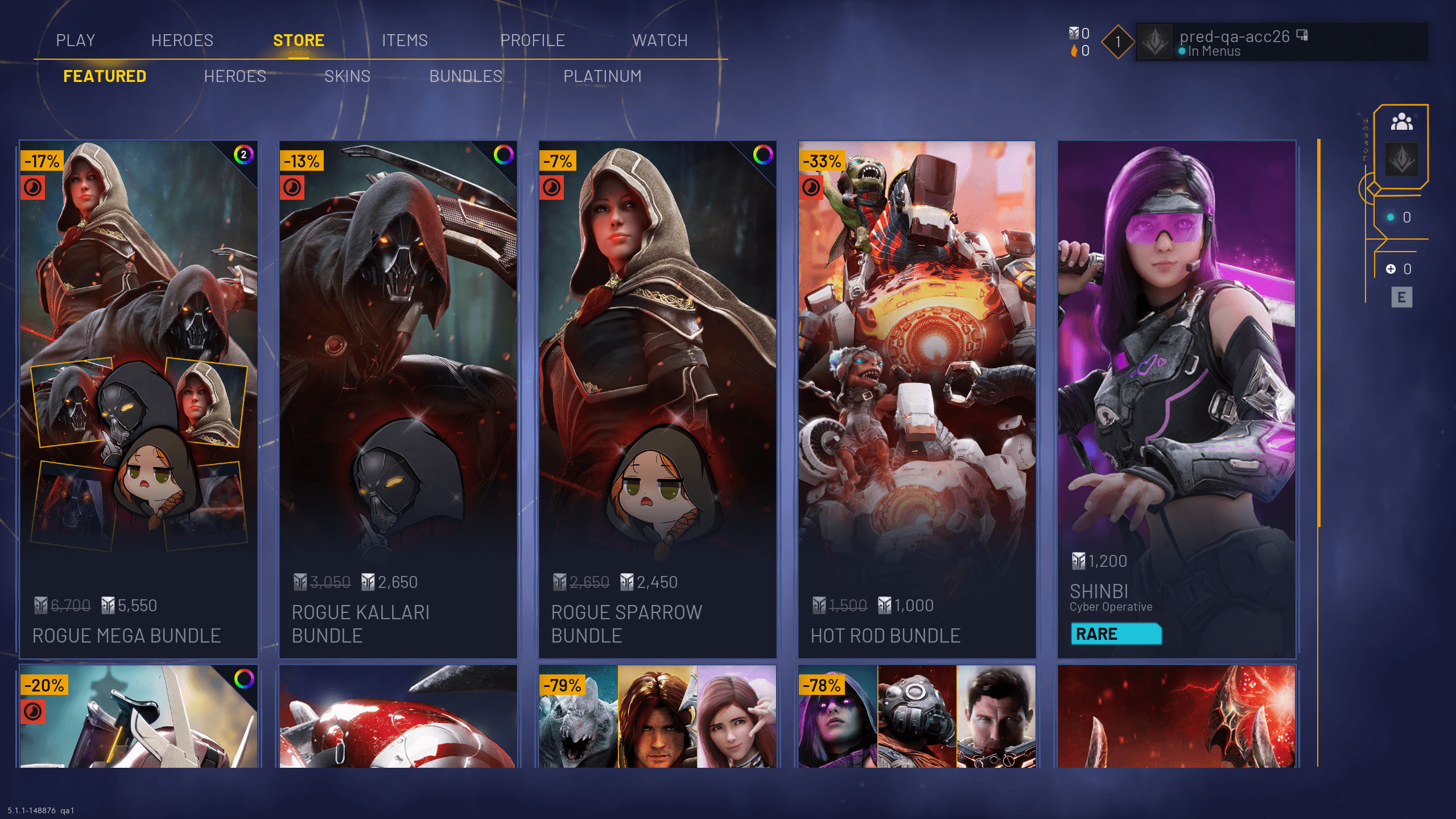Viewport: 1456px width, 819px height.
Task: Choose the Hot Rod Bundle card
Action: click(x=917, y=398)
